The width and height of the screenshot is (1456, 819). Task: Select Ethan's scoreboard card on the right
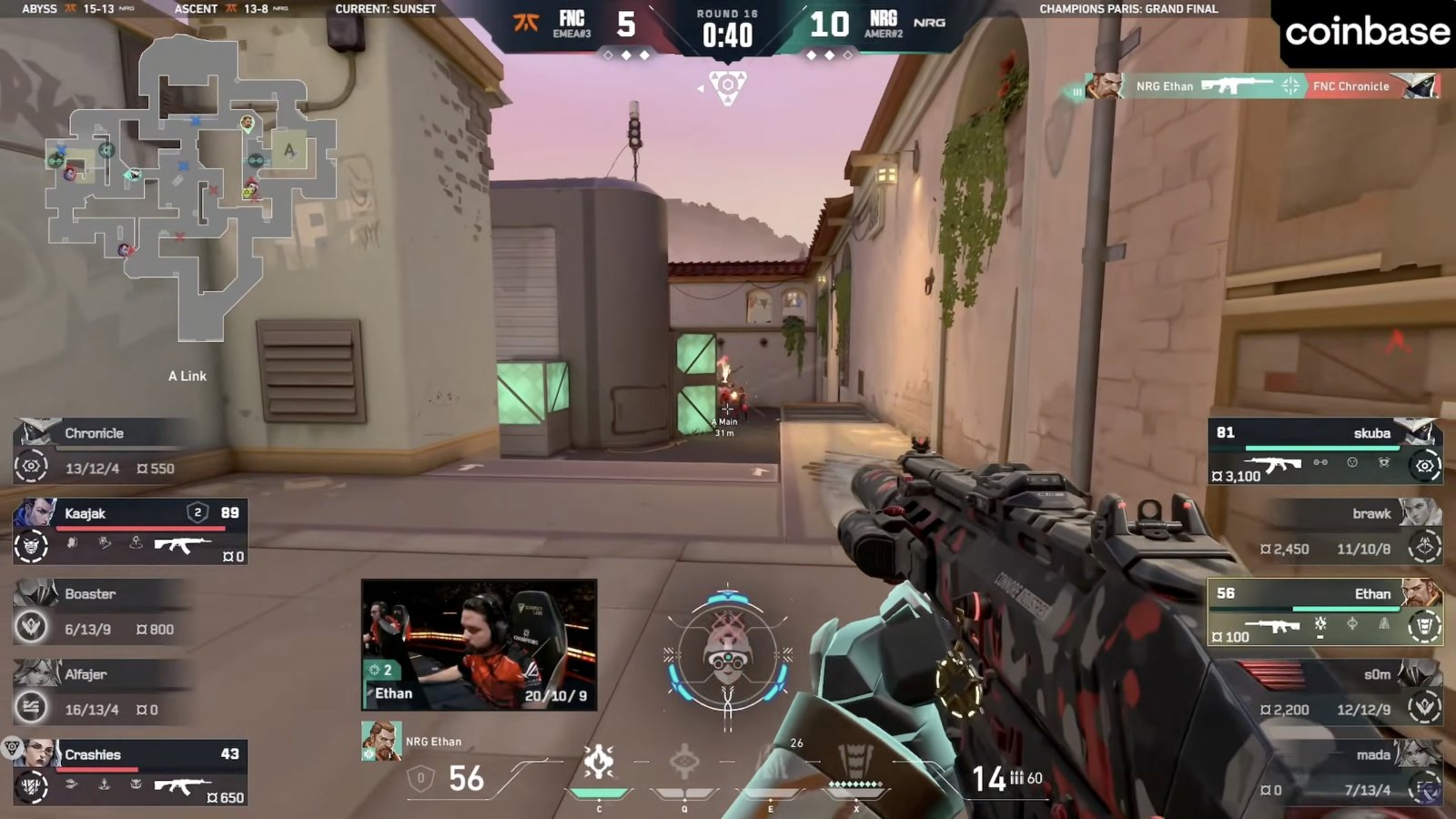click(1325, 612)
